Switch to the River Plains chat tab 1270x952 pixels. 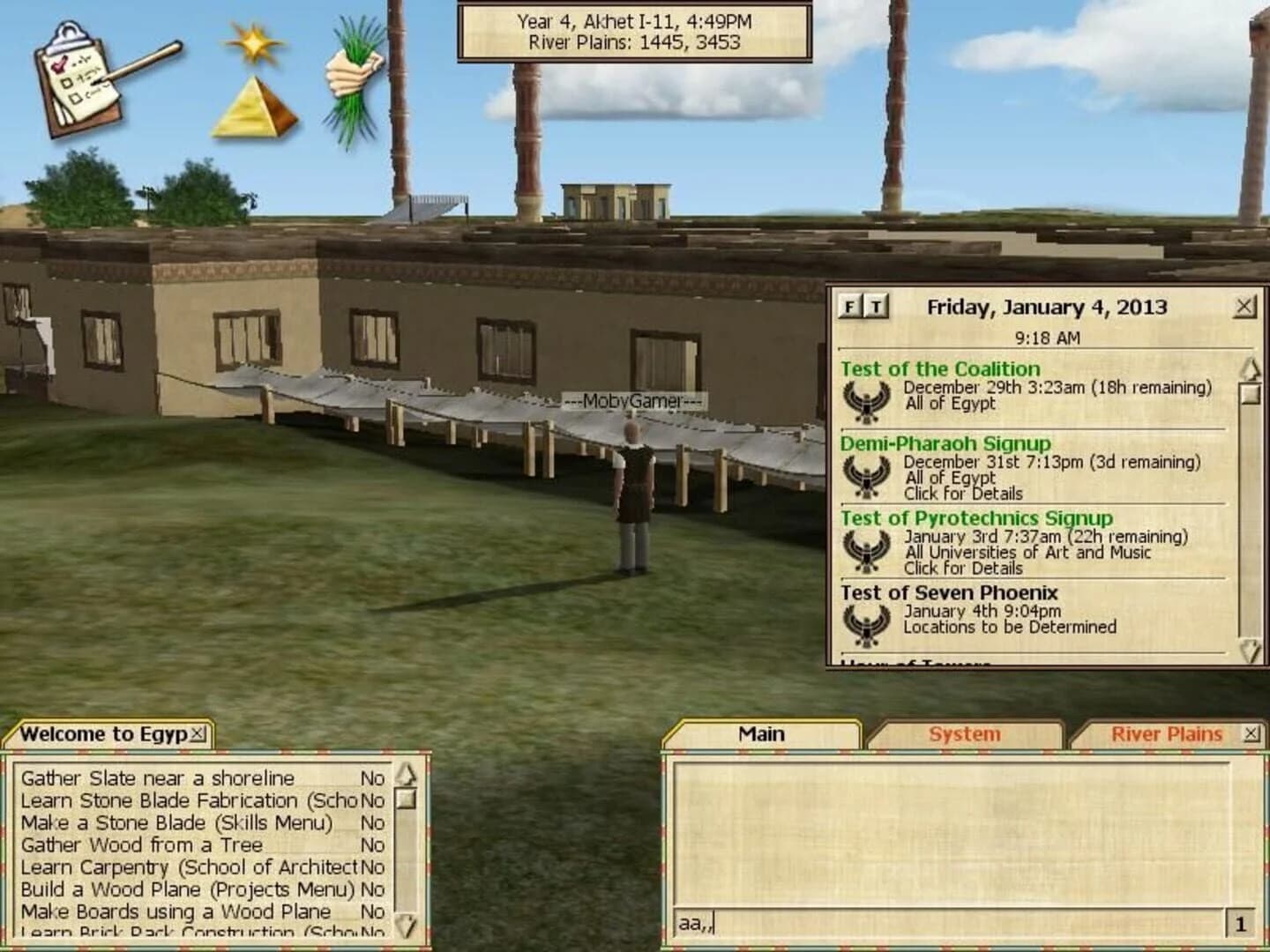pos(1164,733)
